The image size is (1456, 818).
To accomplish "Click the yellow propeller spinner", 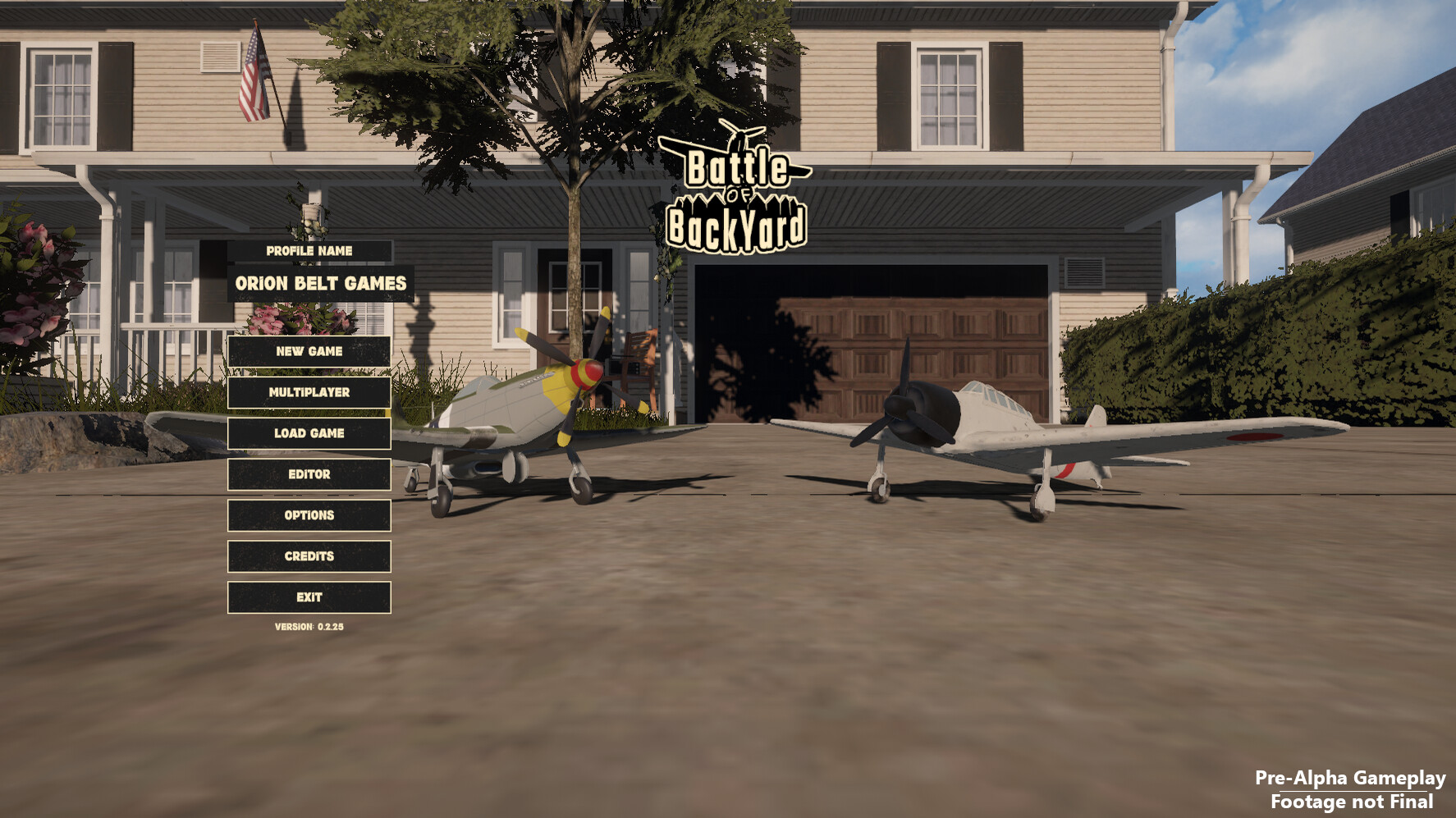I will 584,372.
